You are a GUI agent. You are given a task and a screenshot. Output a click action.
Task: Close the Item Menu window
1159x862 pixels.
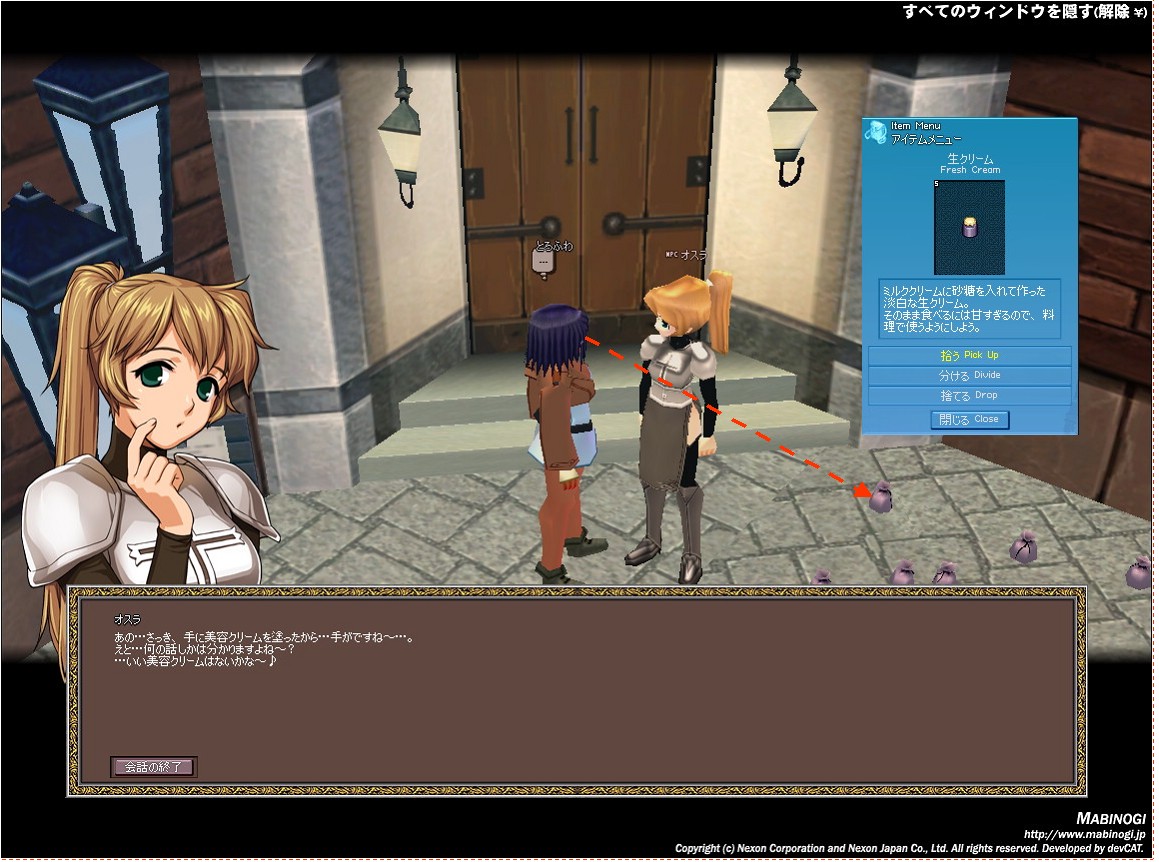coord(969,420)
